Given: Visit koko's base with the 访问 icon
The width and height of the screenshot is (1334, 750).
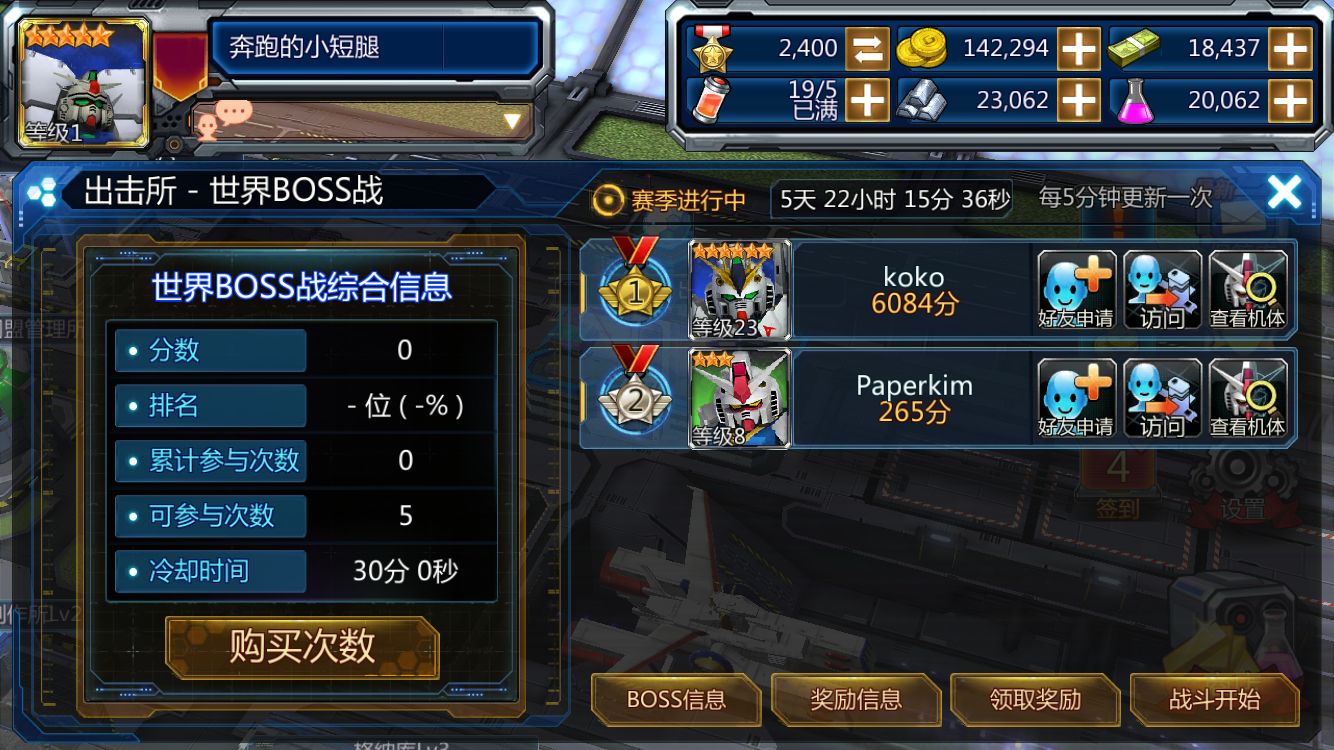Looking at the screenshot, I should (x=1161, y=290).
